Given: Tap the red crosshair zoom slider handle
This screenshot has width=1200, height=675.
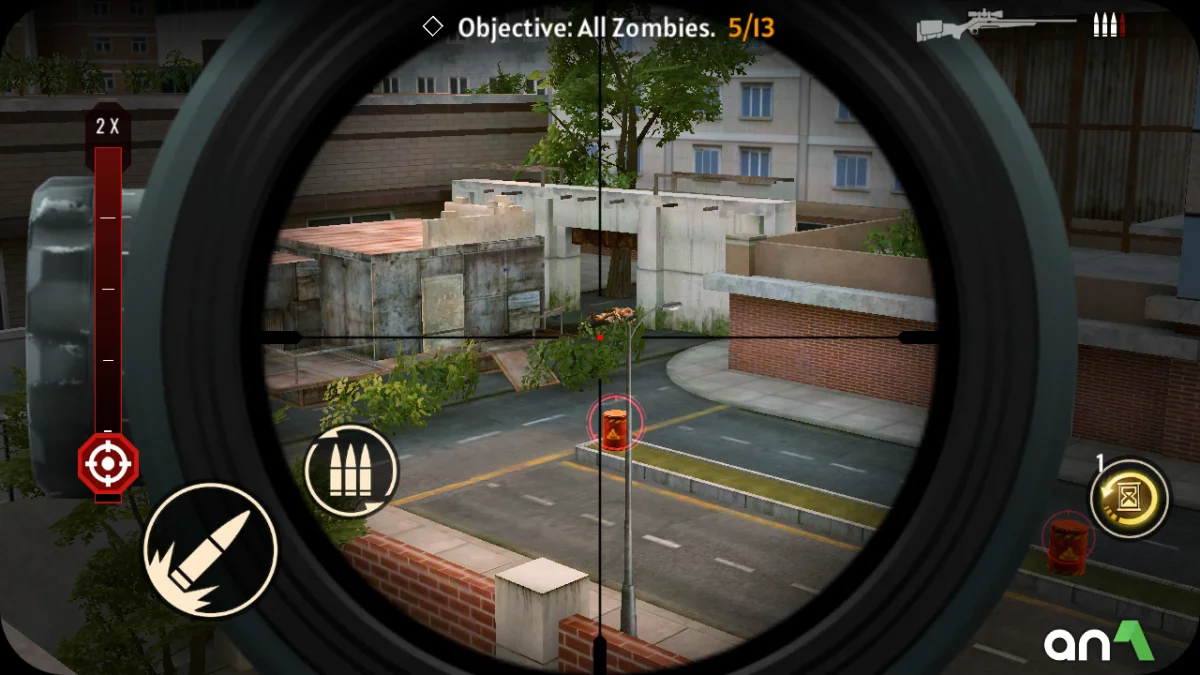Looking at the screenshot, I should point(108,464).
